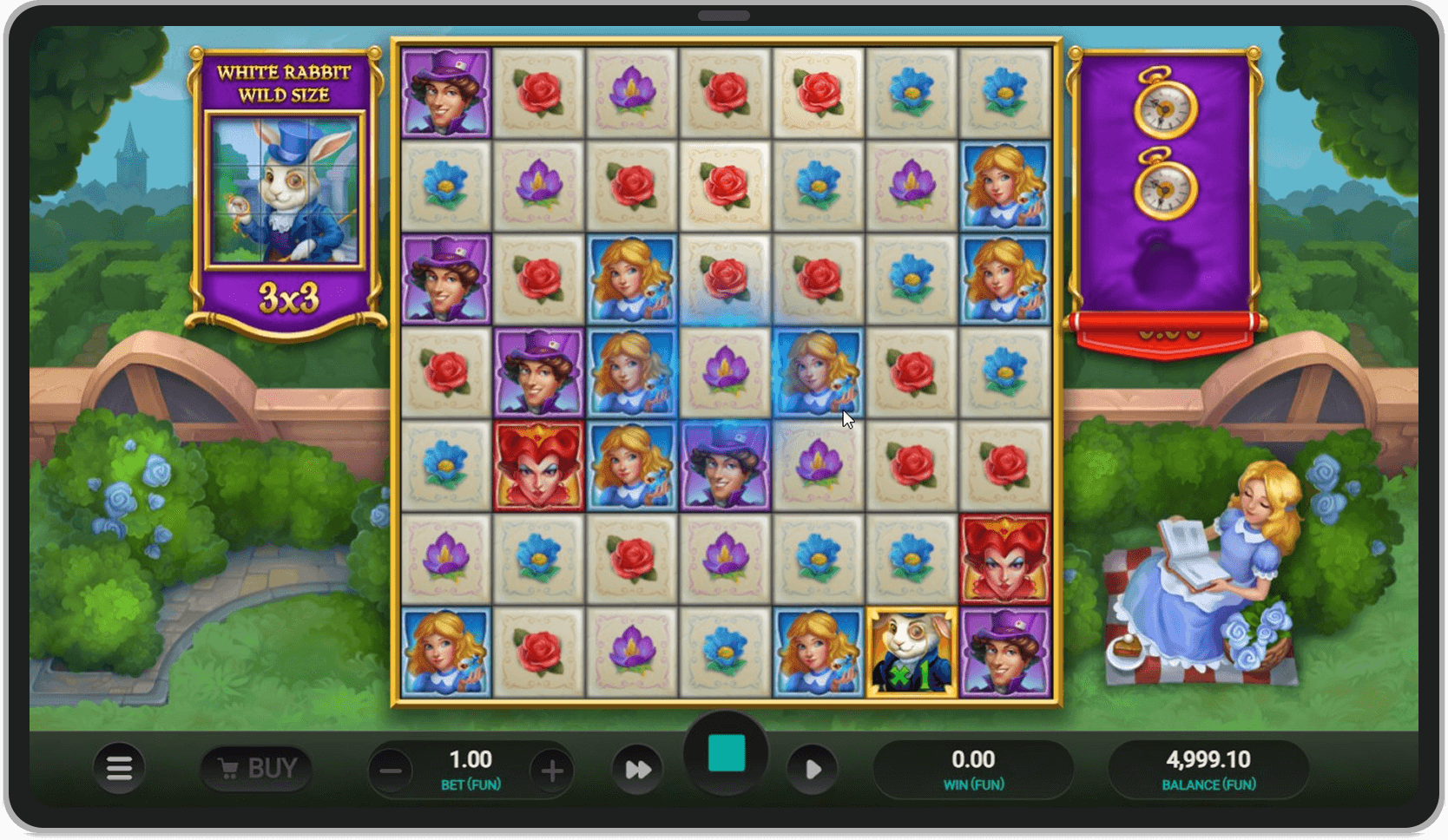
Task: Click the WIN (FUN) display
Action: [x=974, y=767]
